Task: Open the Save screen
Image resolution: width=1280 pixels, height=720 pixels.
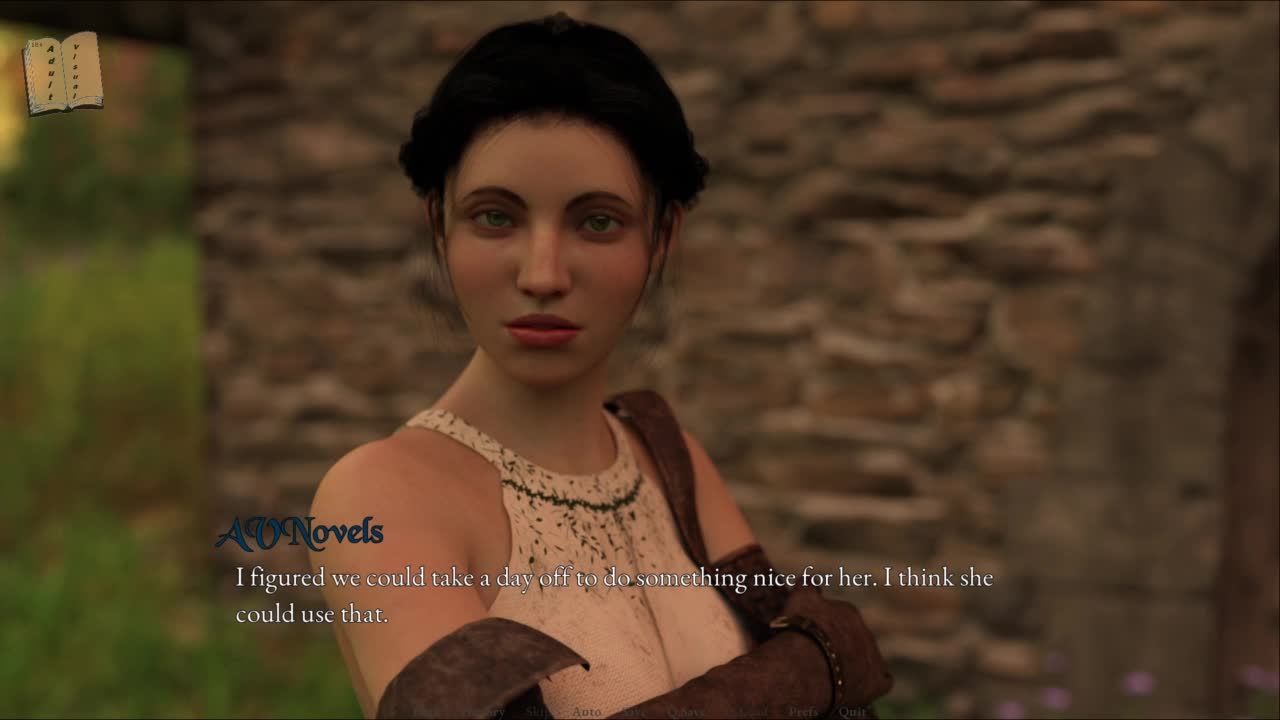Action: coord(634,712)
